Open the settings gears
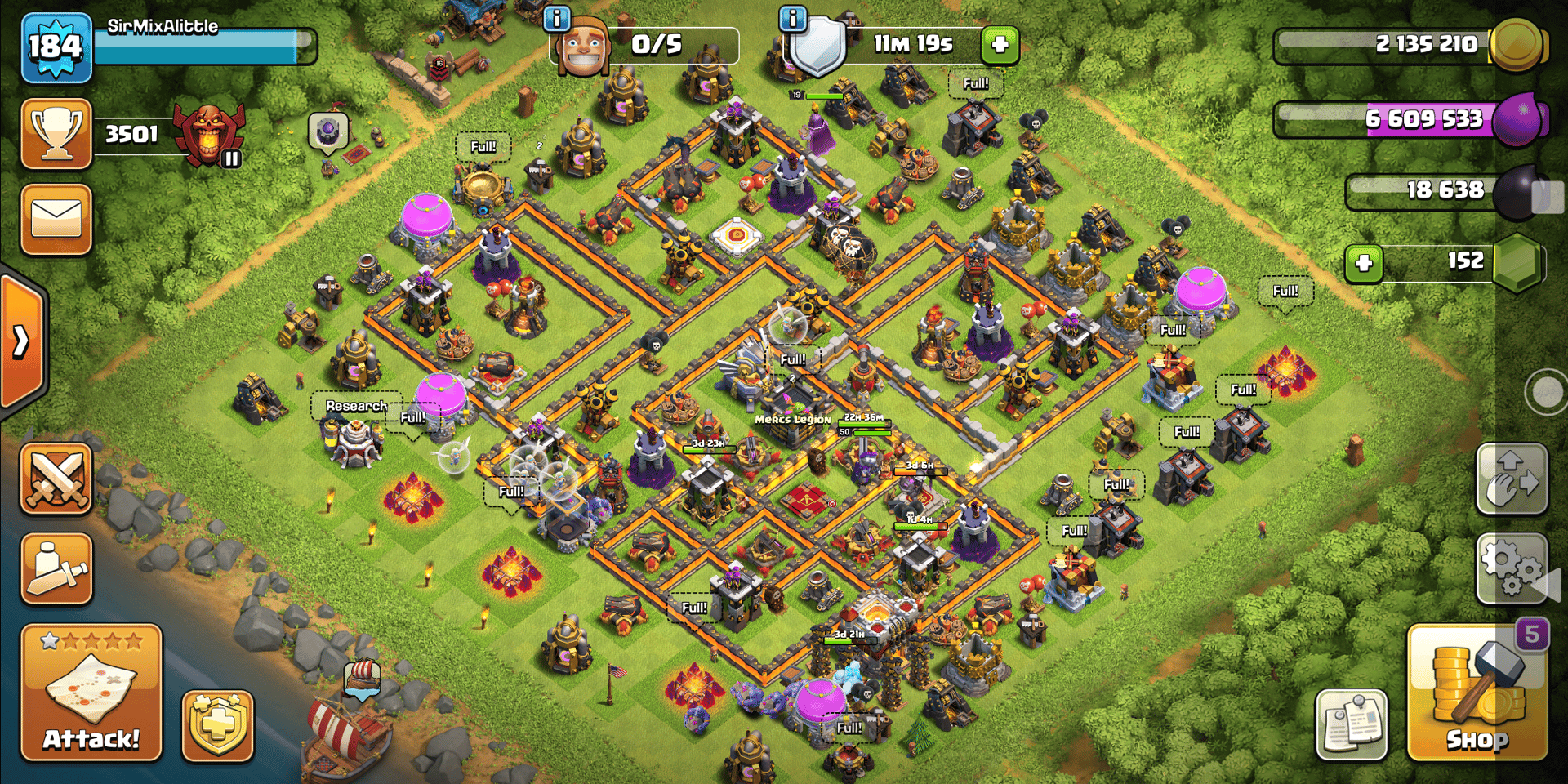 click(x=1511, y=568)
